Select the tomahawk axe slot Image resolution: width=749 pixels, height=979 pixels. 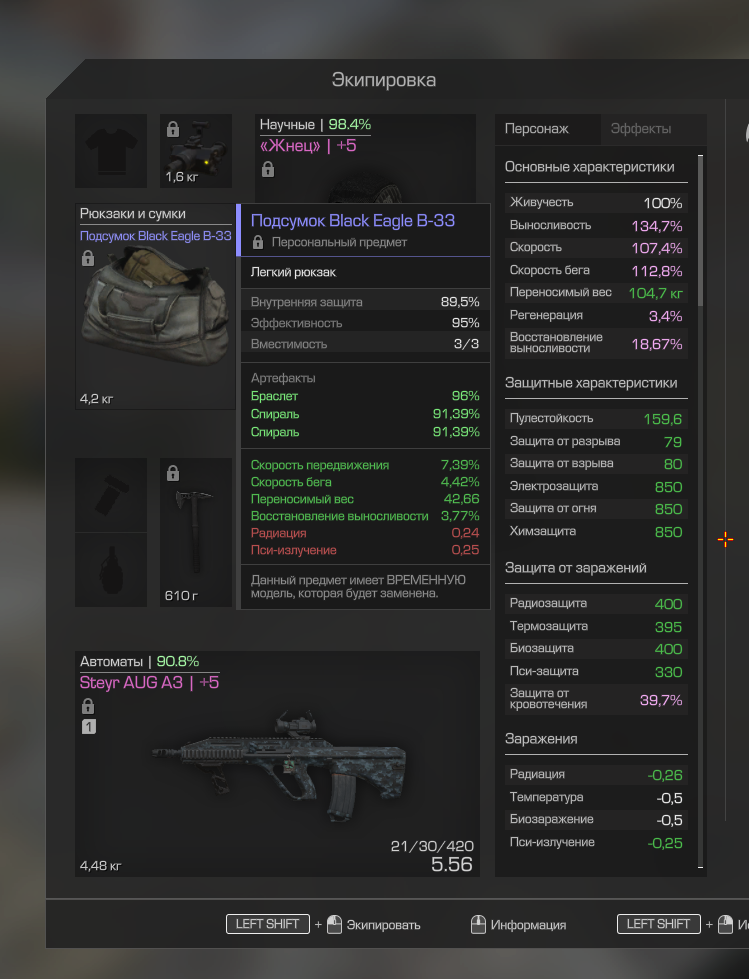coord(196,532)
